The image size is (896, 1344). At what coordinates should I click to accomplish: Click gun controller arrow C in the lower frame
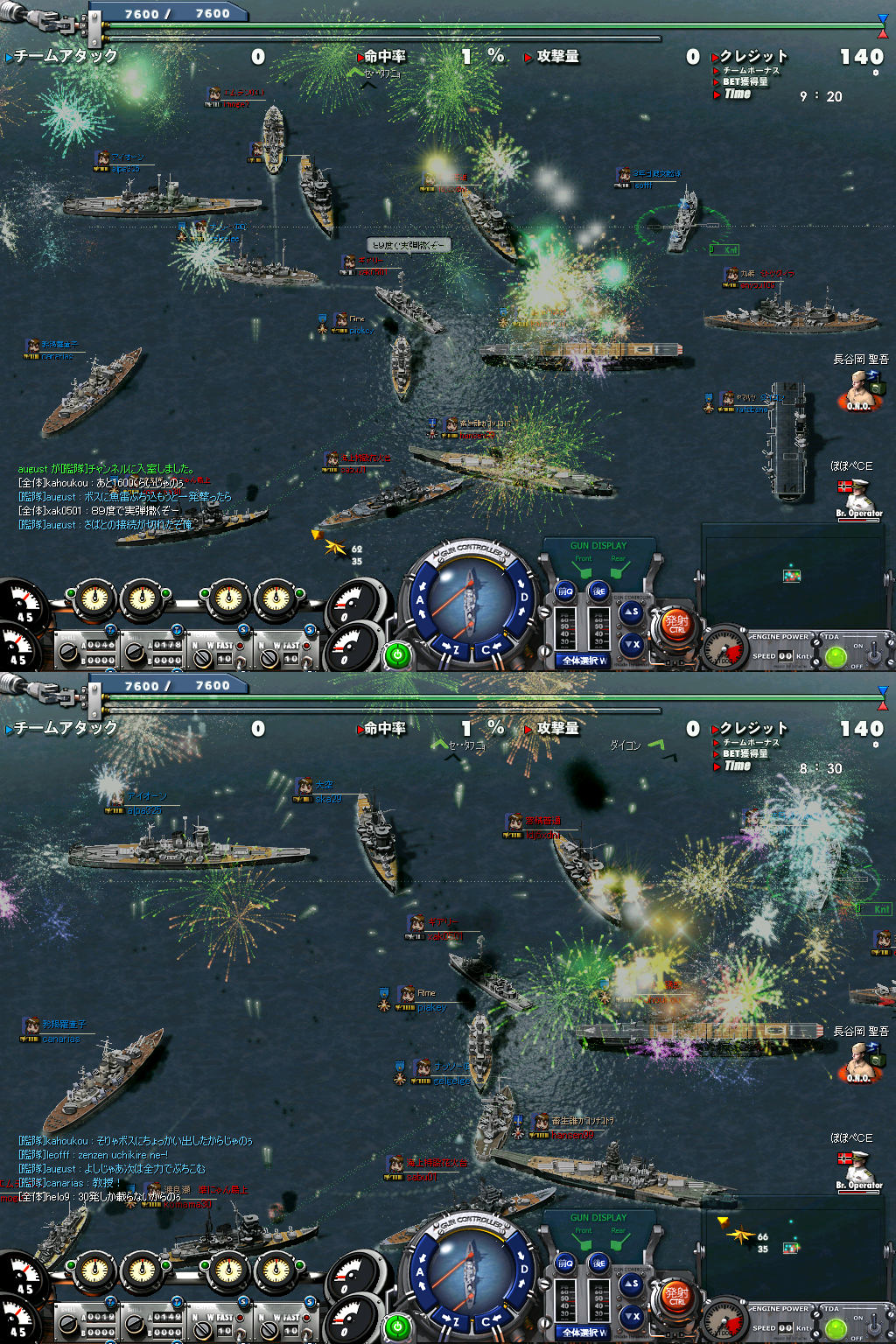tap(486, 1322)
